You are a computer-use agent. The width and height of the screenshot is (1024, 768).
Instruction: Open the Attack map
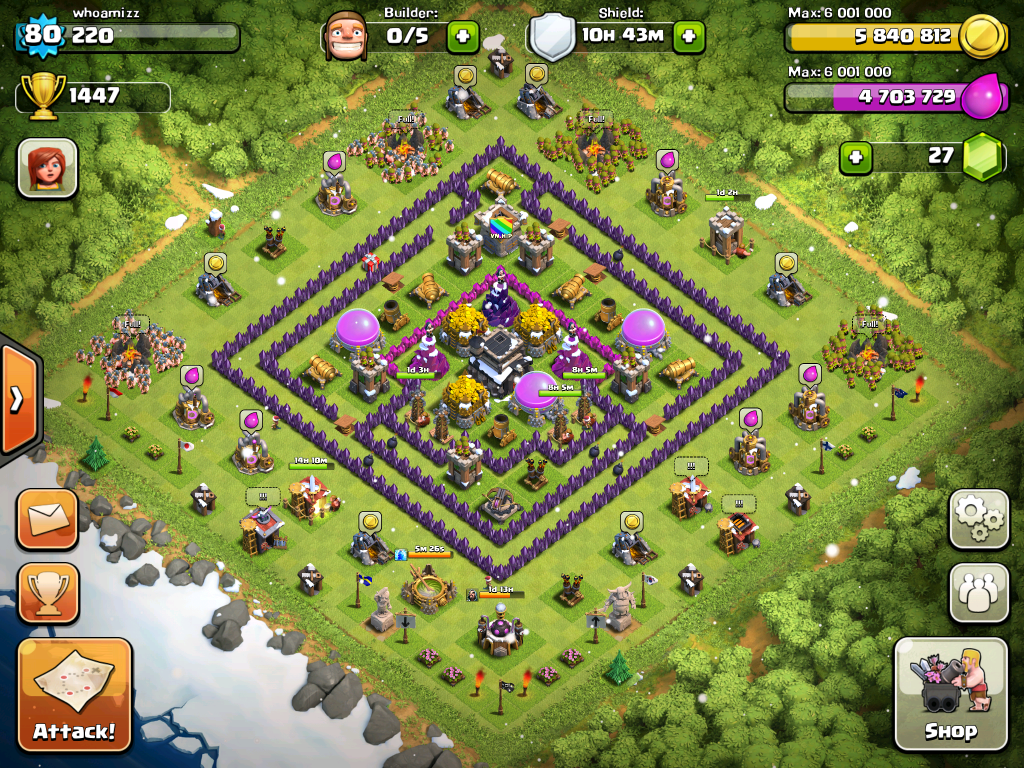[x=74, y=695]
